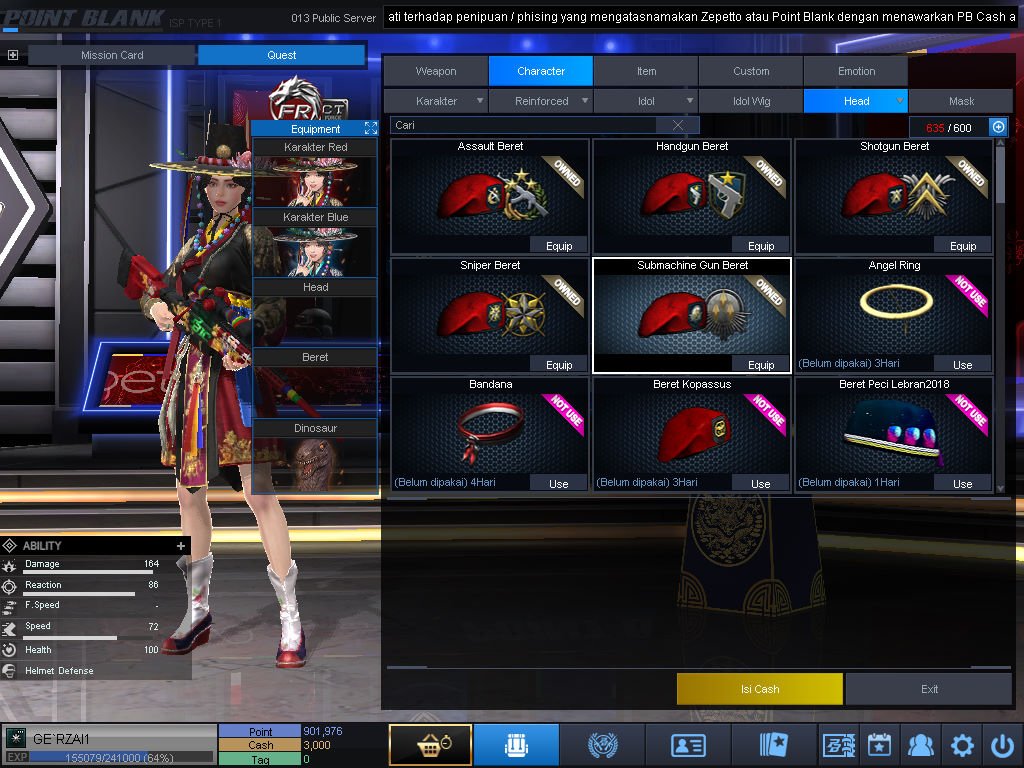
Task: Switch to the Quest tab
Action: [282, 55]
